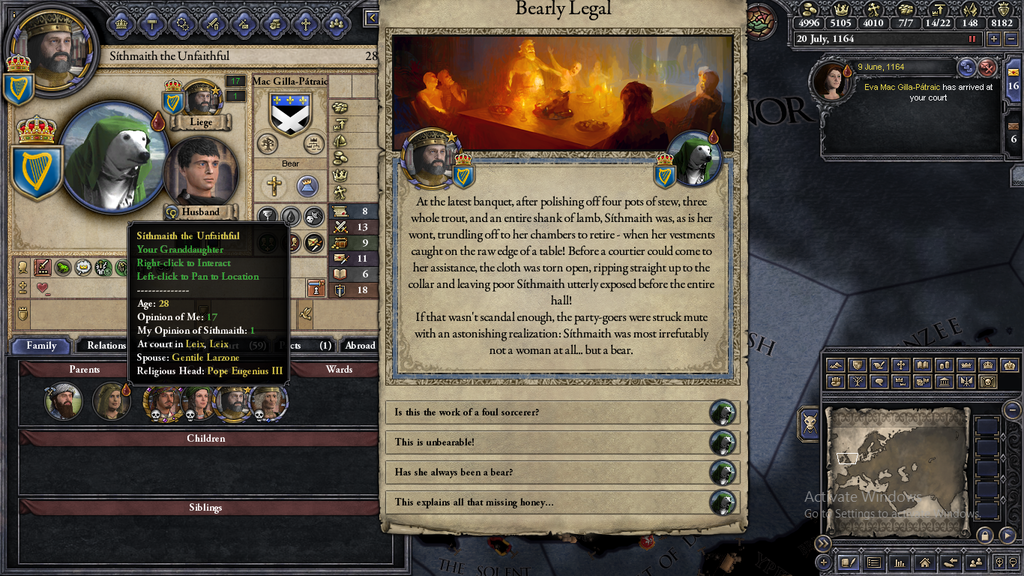Select the "This is unbearable!" response

pyautogui.click(x=548, y=443)
